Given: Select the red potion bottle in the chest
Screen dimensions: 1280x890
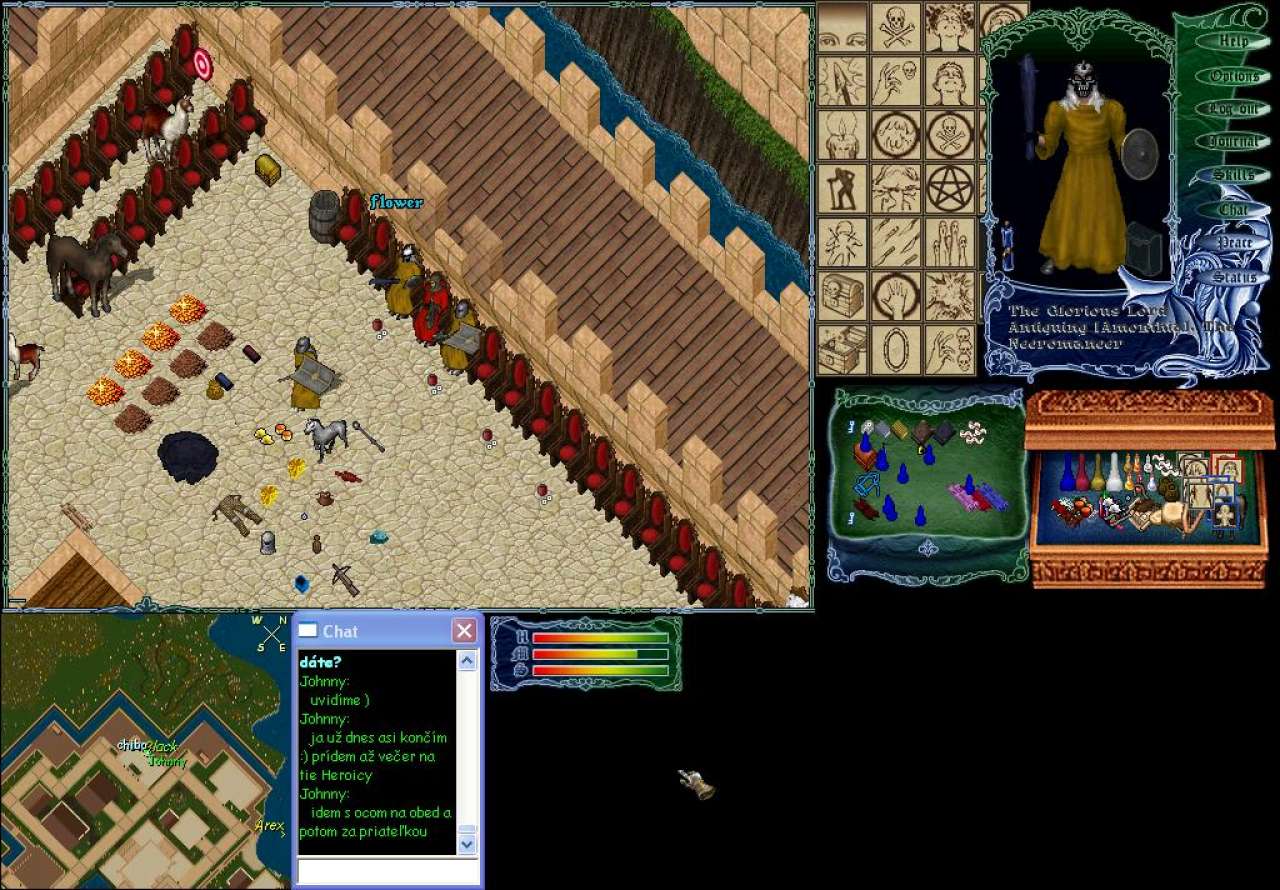Looking at the screenshot, I should 1082,474.
